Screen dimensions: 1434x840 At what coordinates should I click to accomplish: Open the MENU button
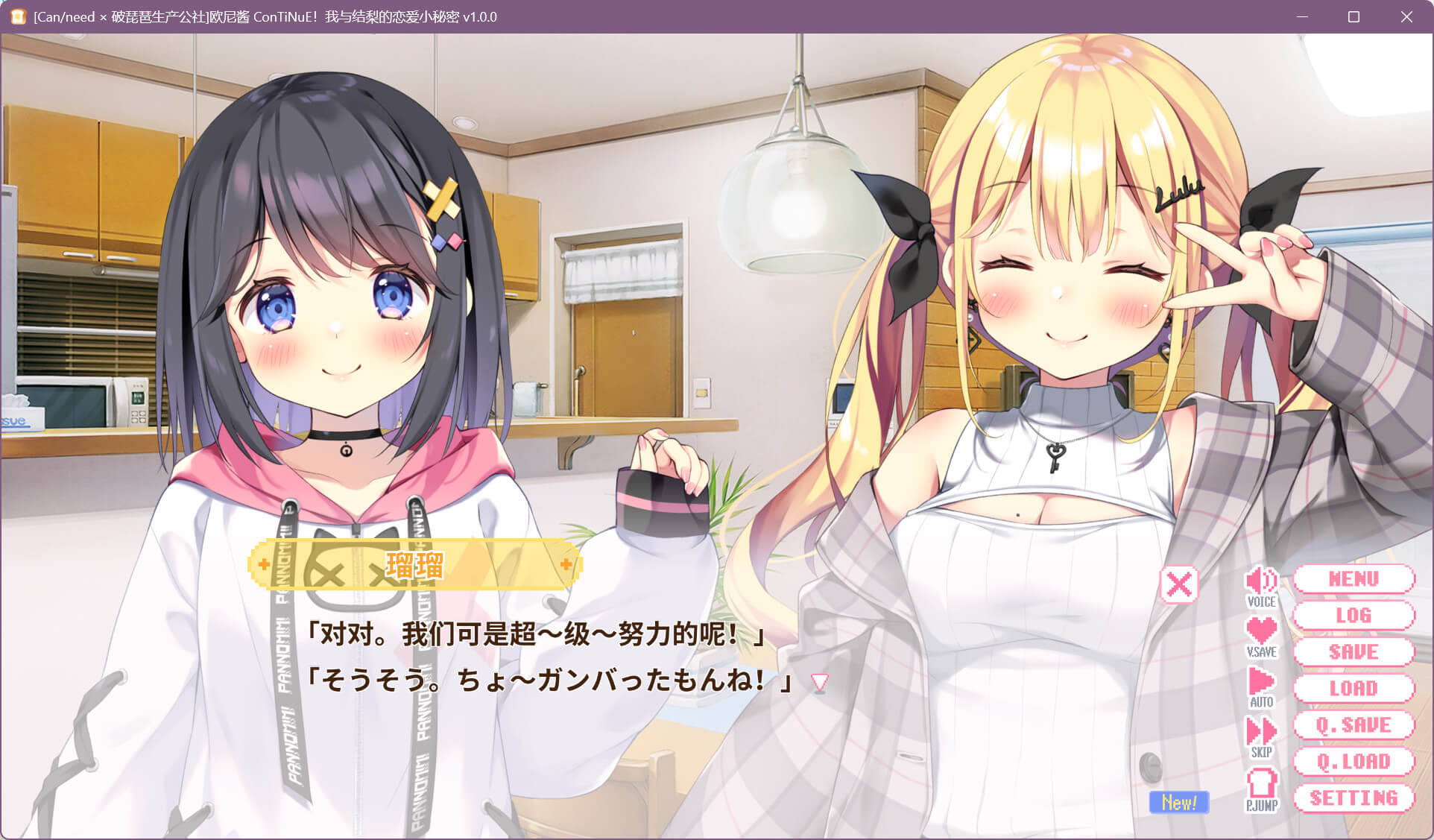coord(1354,579)
